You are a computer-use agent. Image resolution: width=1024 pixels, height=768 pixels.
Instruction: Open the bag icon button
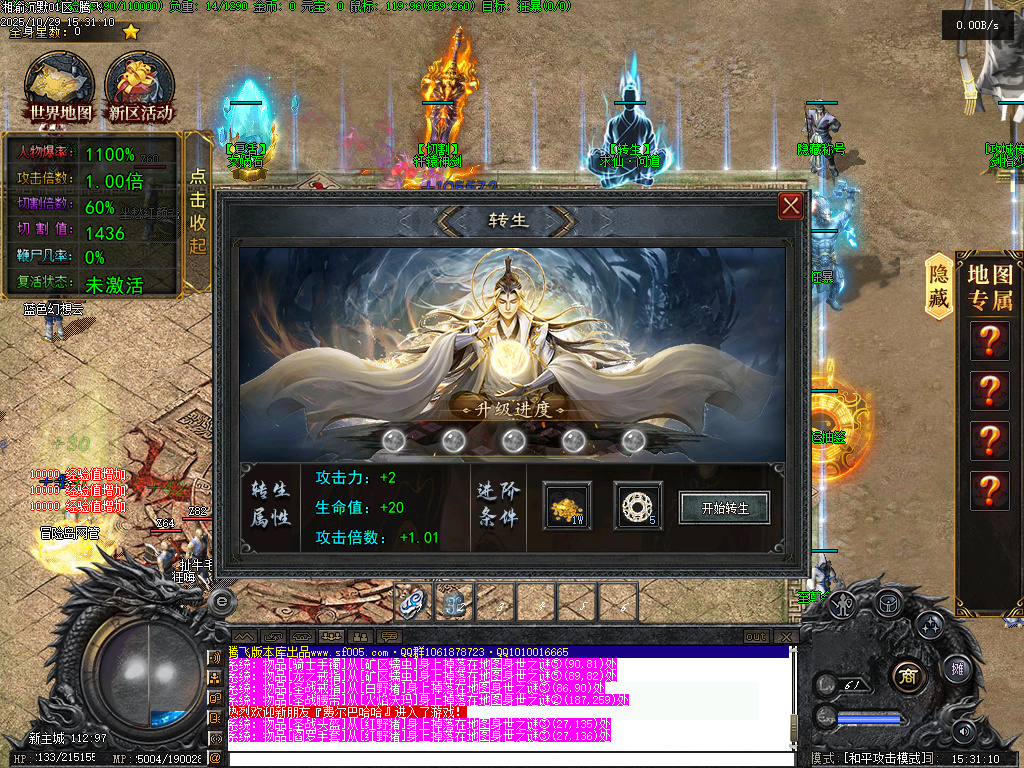887,602
